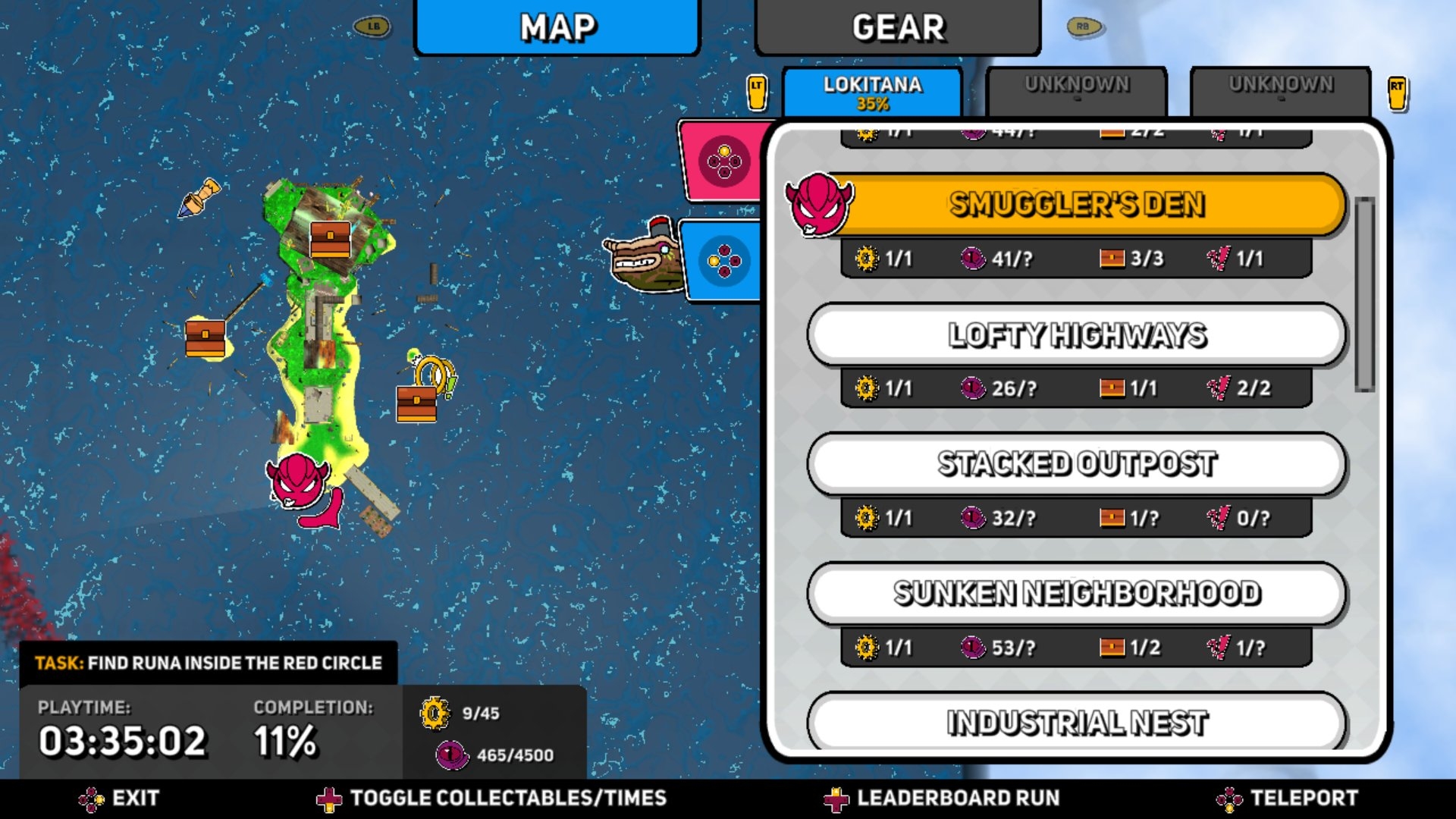
Task: Click the level list scrollbar
Action: pyautogui.click(x=1365, y=294)
